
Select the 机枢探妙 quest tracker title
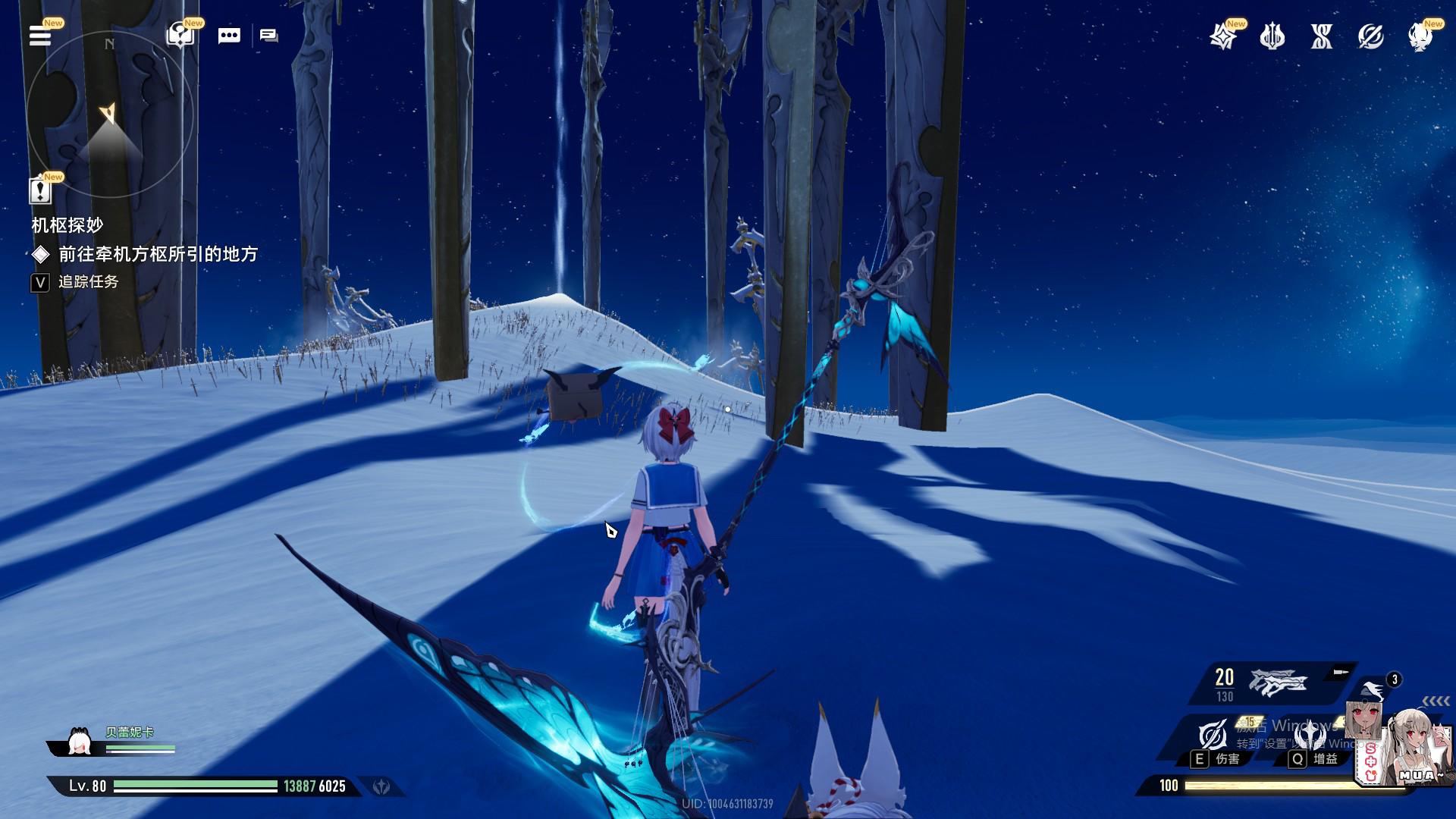(67, 225)
